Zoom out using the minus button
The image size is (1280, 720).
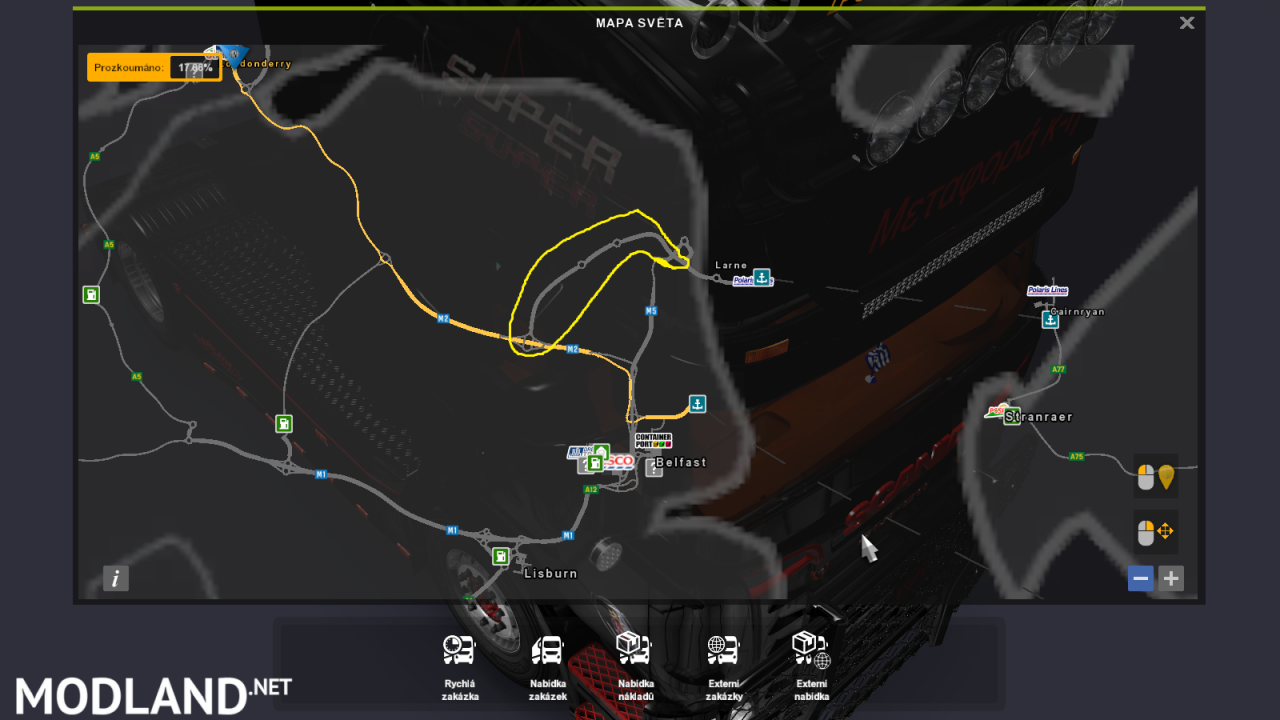[1140, 578]
